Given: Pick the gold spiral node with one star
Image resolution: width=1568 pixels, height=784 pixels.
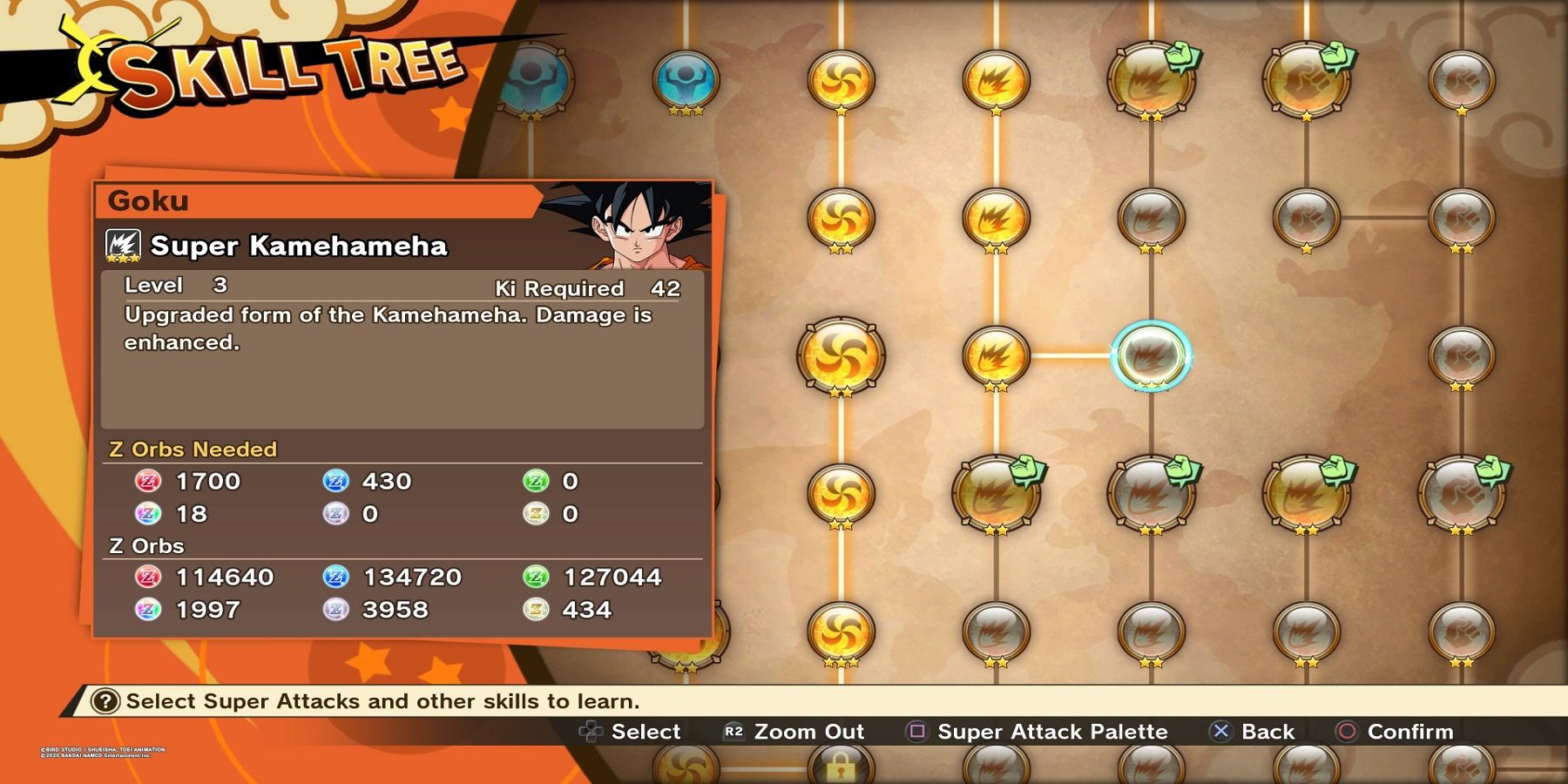Looking at the screenshot, I should pos(841,80).
